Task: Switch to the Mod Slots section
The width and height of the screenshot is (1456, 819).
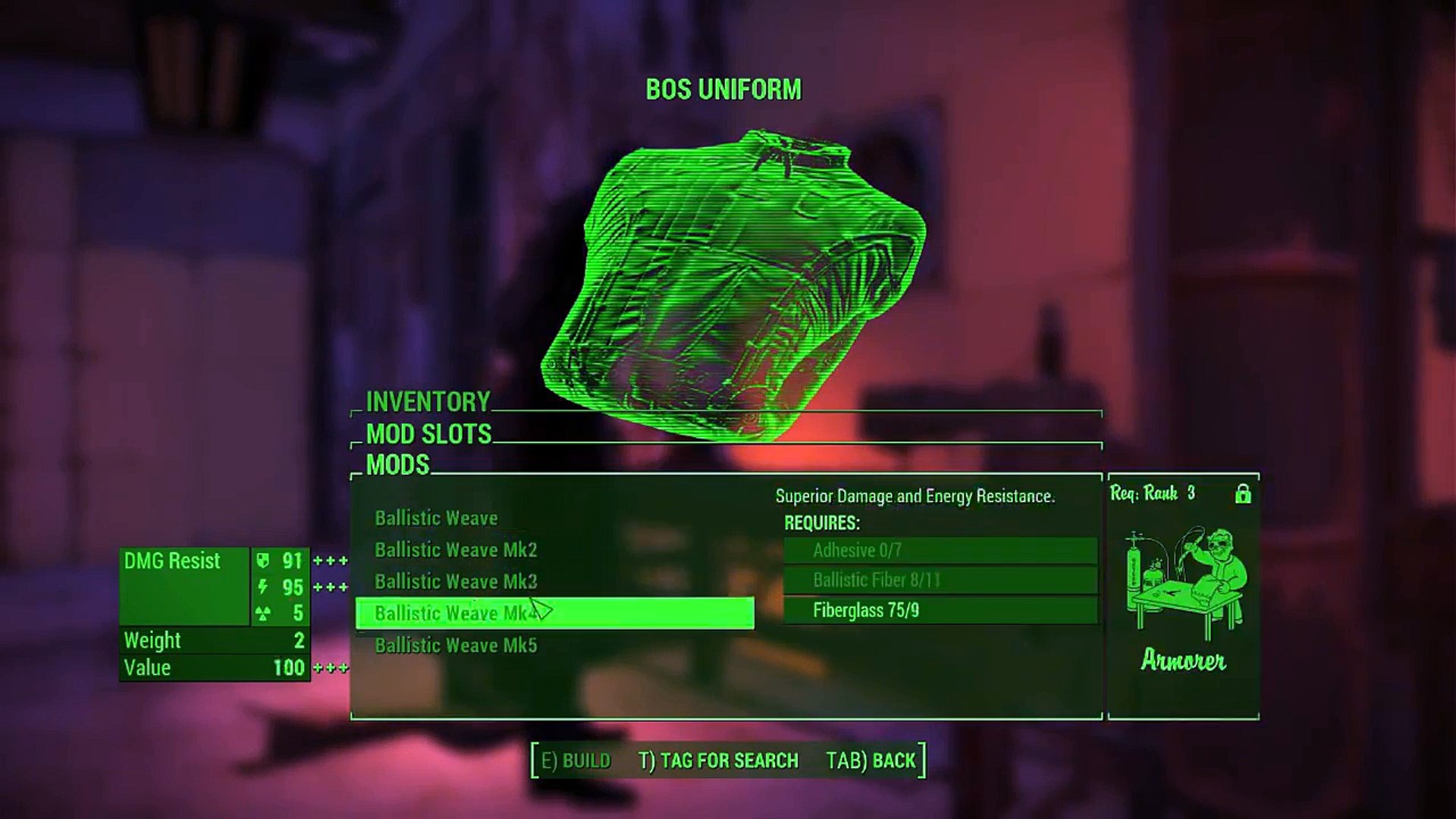Action: pos(428,434)
